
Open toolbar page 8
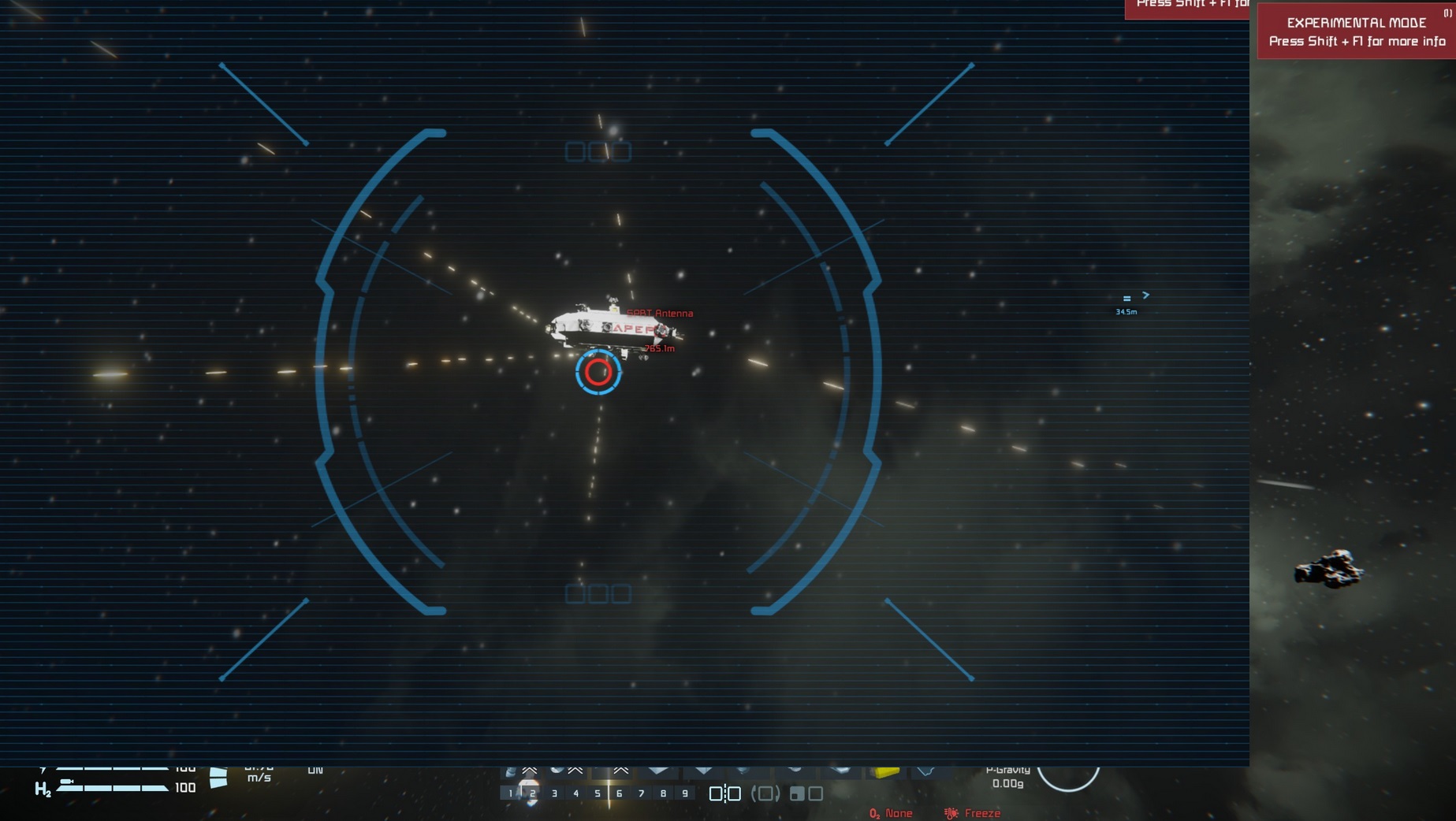coord(664,793)
